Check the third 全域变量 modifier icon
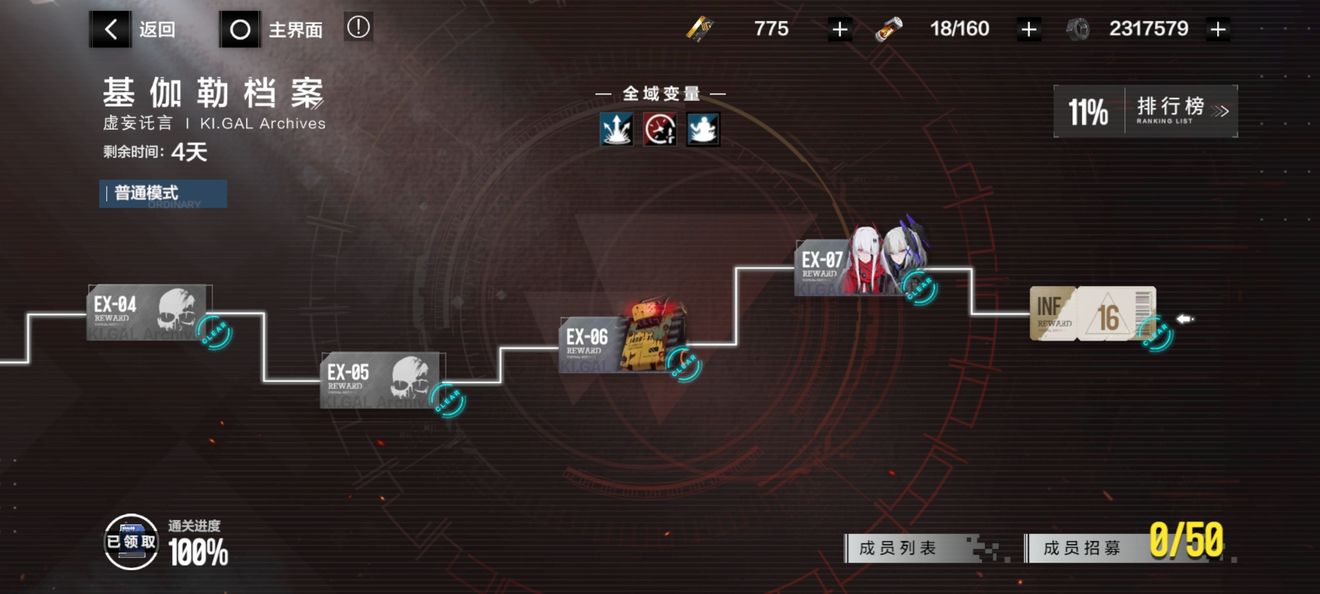This screenshot has width=1320, height=594. coord(703,129)
